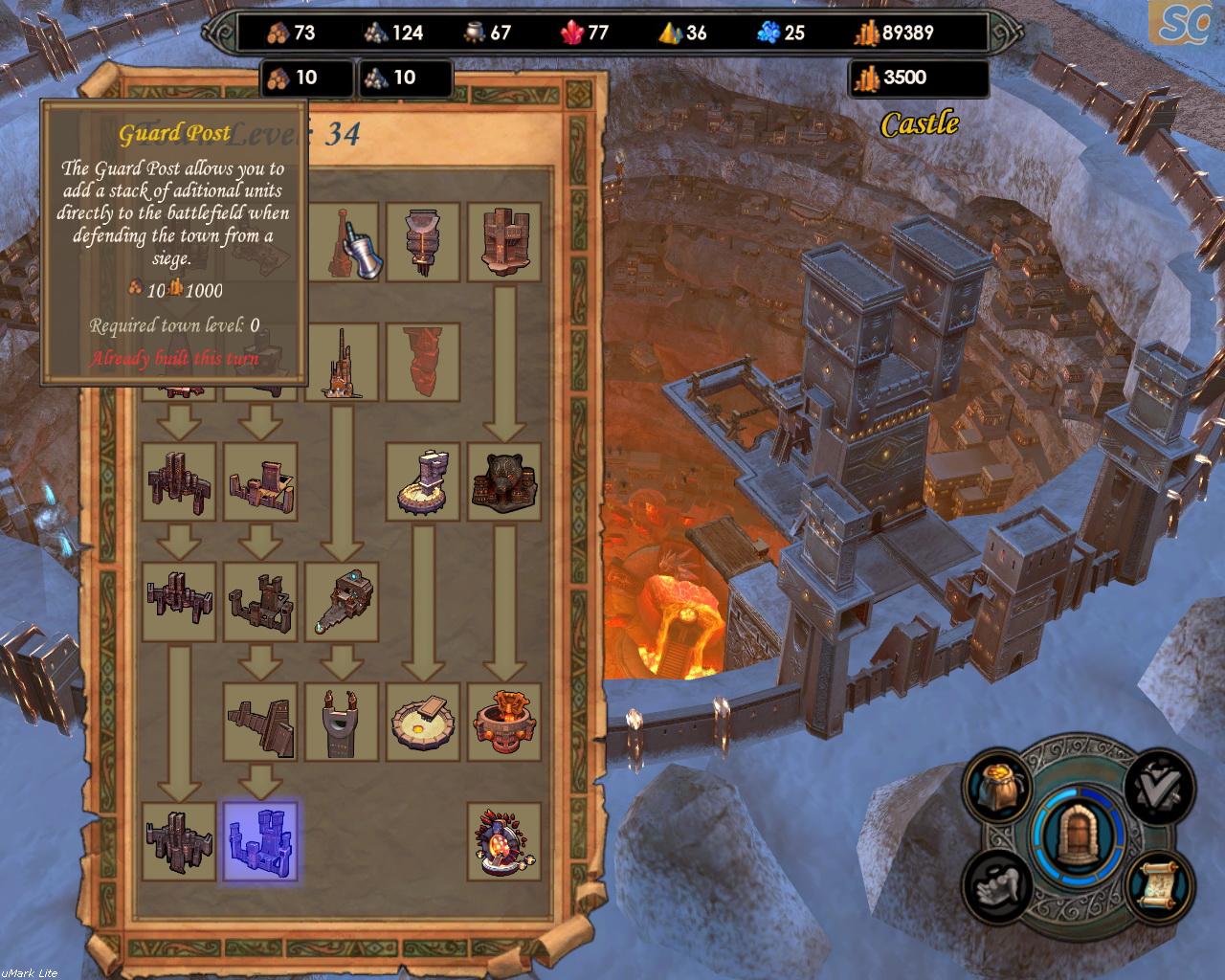This screenshot has height=980, width=1225.
Task: Select the floating brick fortress building
Action: 504,242
